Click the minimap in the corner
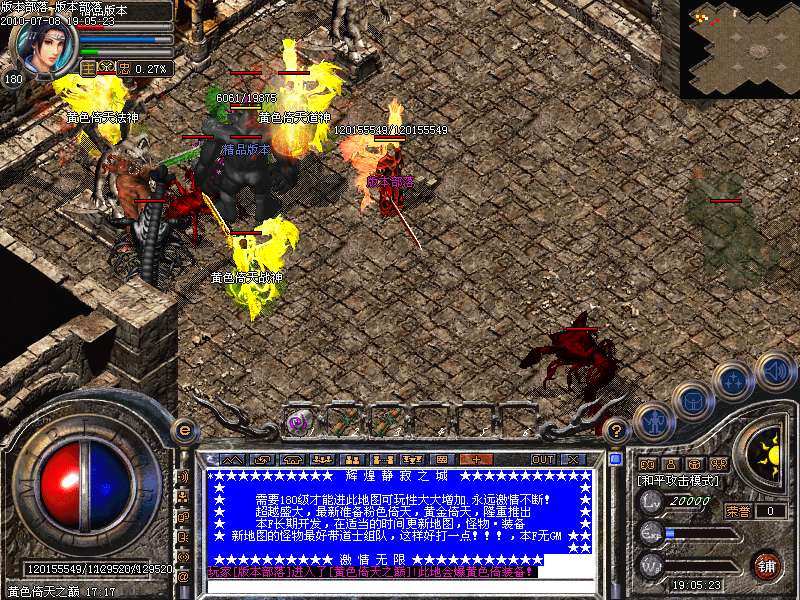Viewport: 800px width, 600px height. [x=739, y=48]
